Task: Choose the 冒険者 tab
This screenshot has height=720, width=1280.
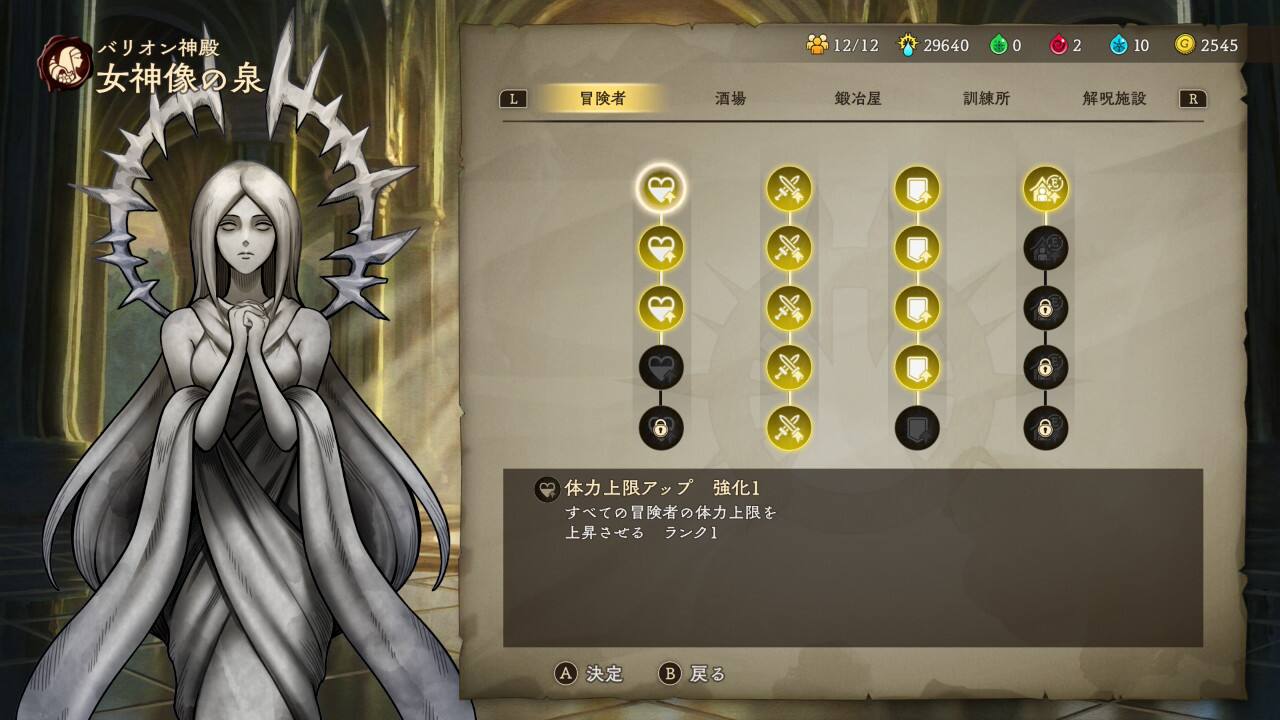Action: point(602,99)
